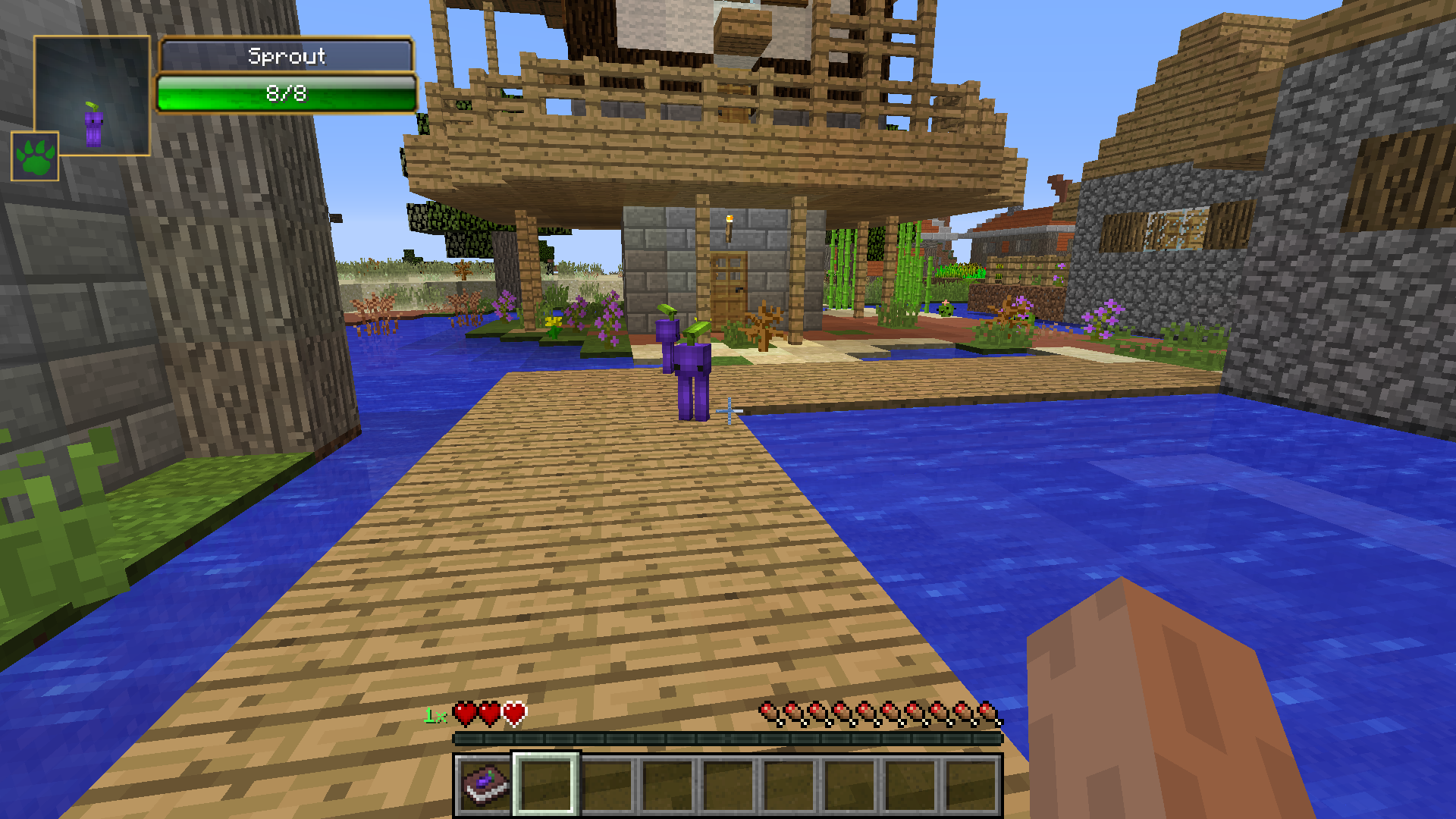Click the crosshair in screen center
Screen dimensions: 1456x819
point(728,409)
